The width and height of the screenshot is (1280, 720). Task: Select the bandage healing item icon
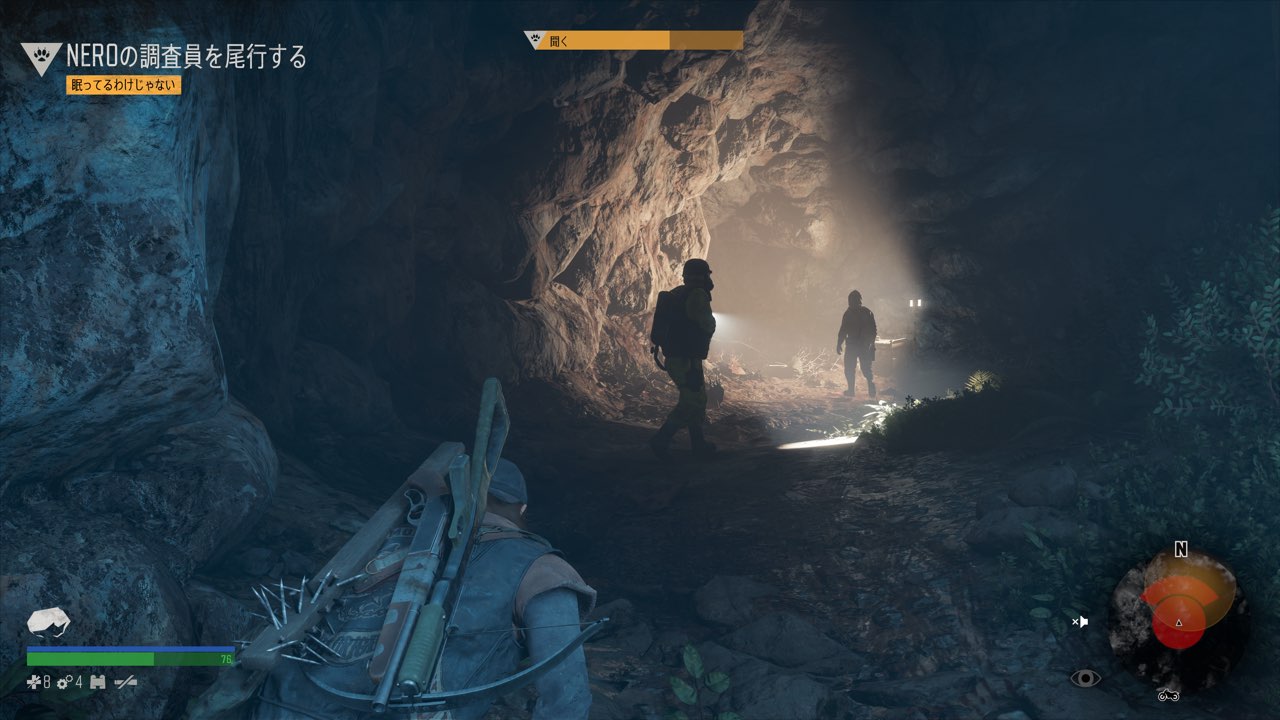pyautogui.click(x=35, y=683)
